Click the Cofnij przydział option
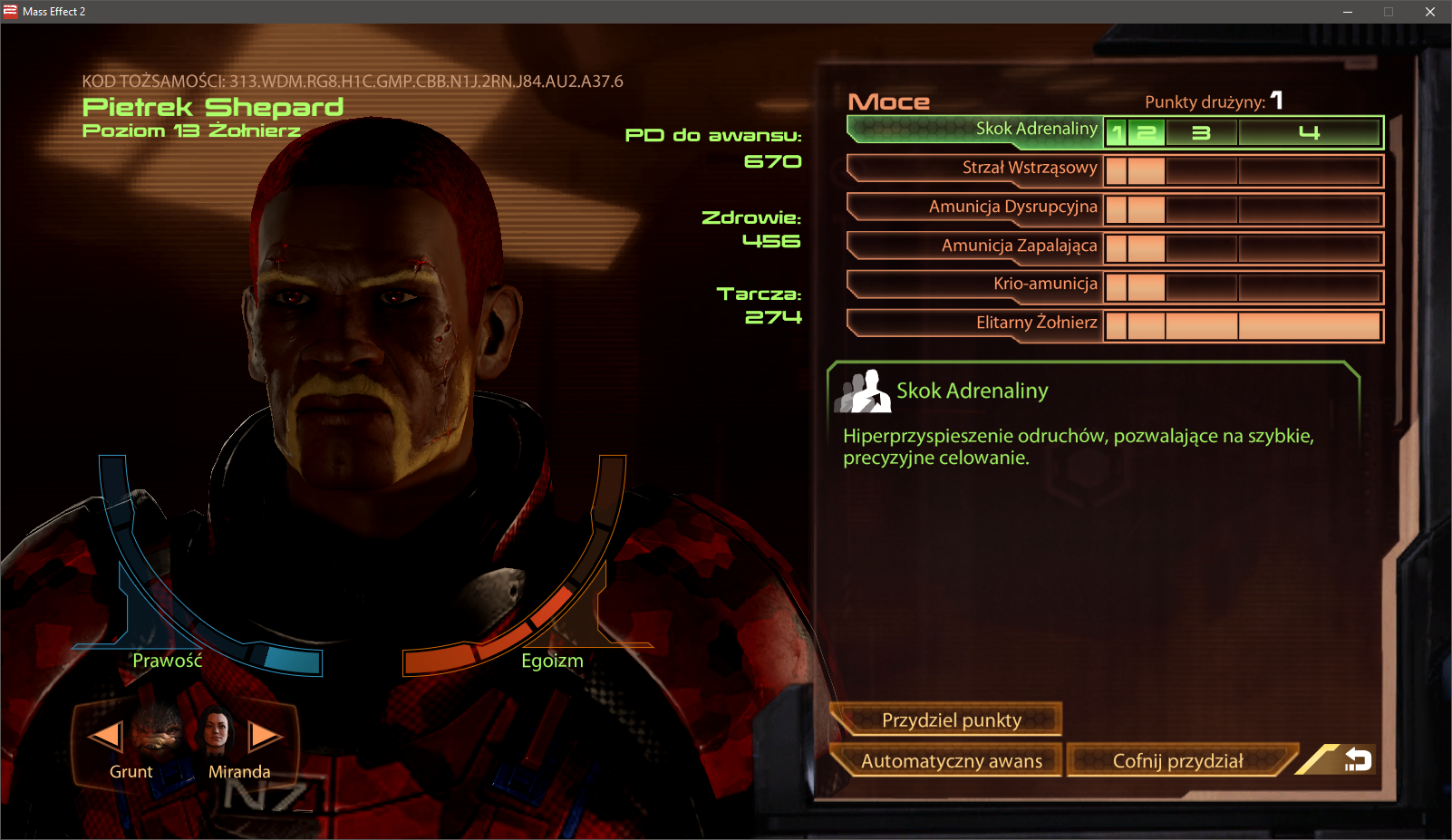 1180,762
